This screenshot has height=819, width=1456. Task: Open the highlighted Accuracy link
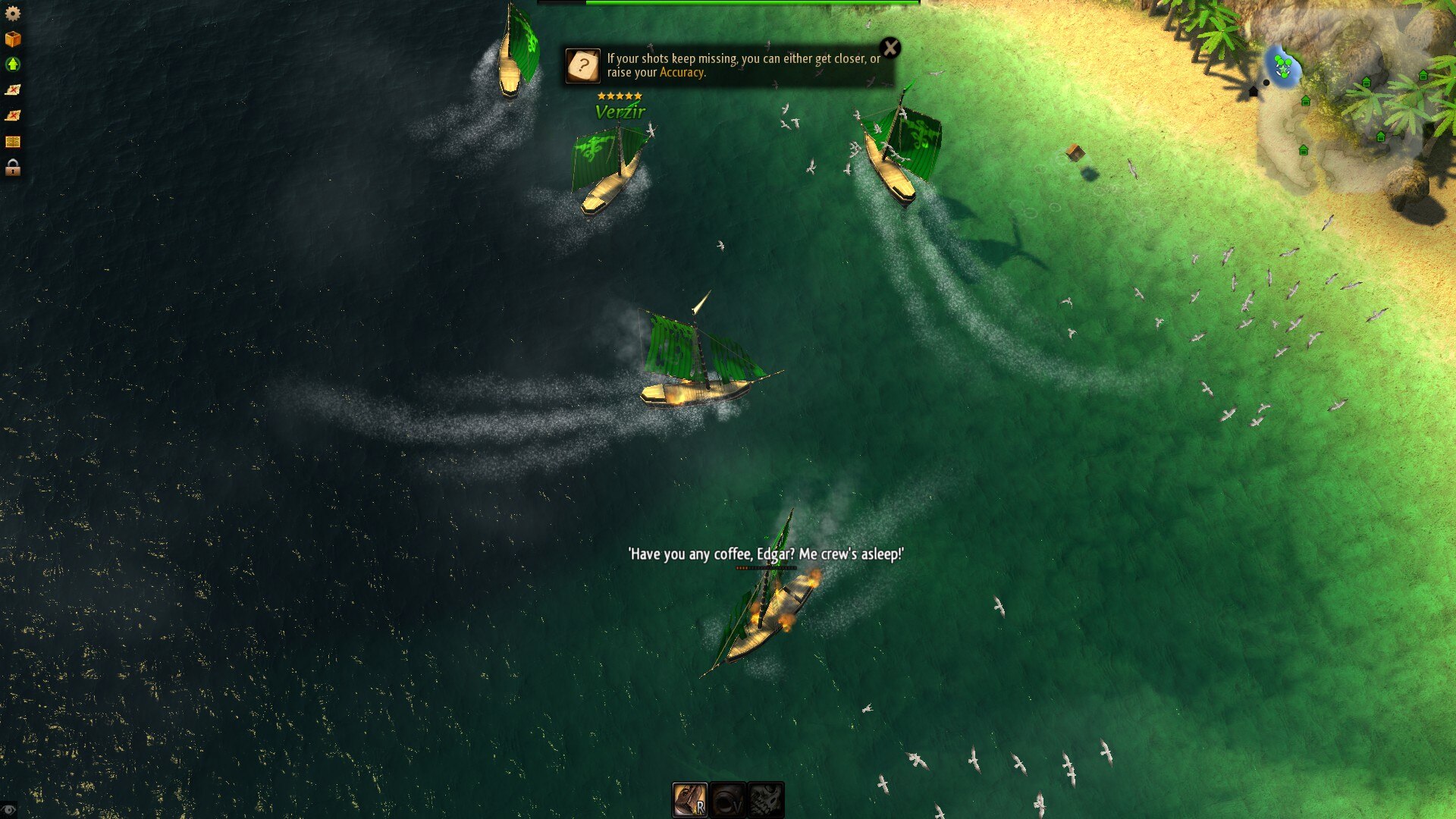tap(681, 73)
